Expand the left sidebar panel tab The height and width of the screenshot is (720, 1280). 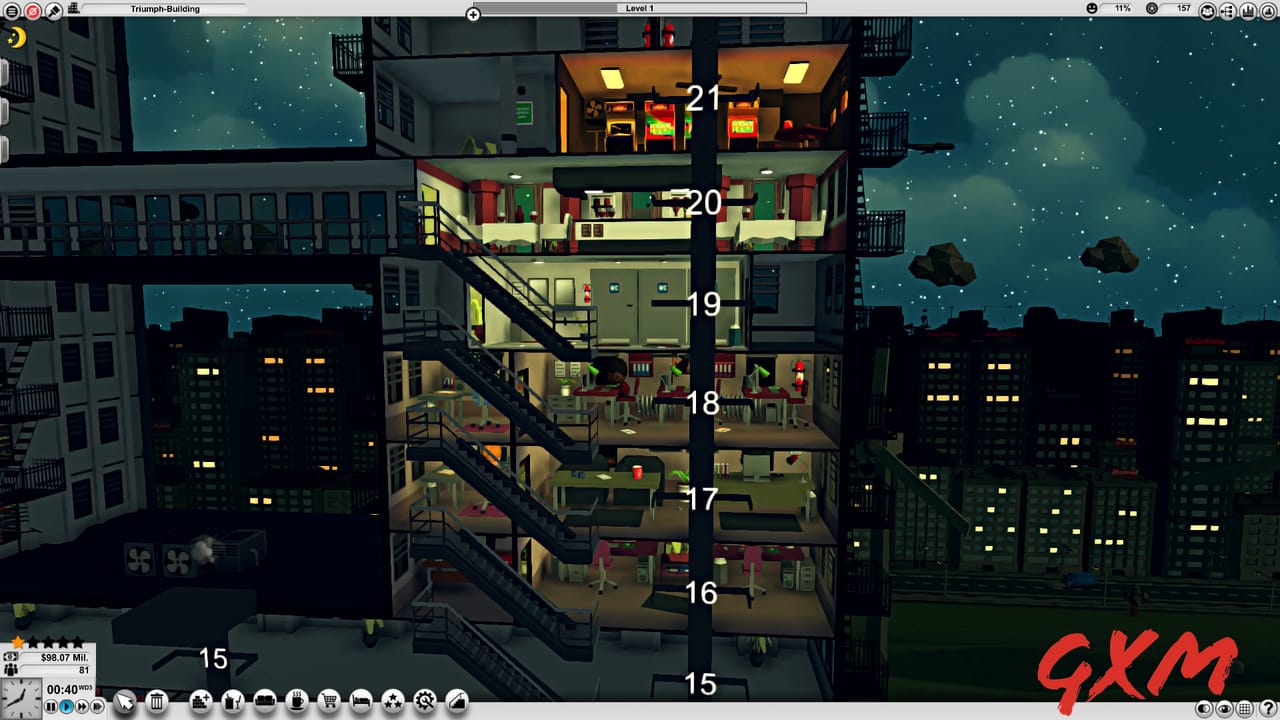[x=4, y=72]
